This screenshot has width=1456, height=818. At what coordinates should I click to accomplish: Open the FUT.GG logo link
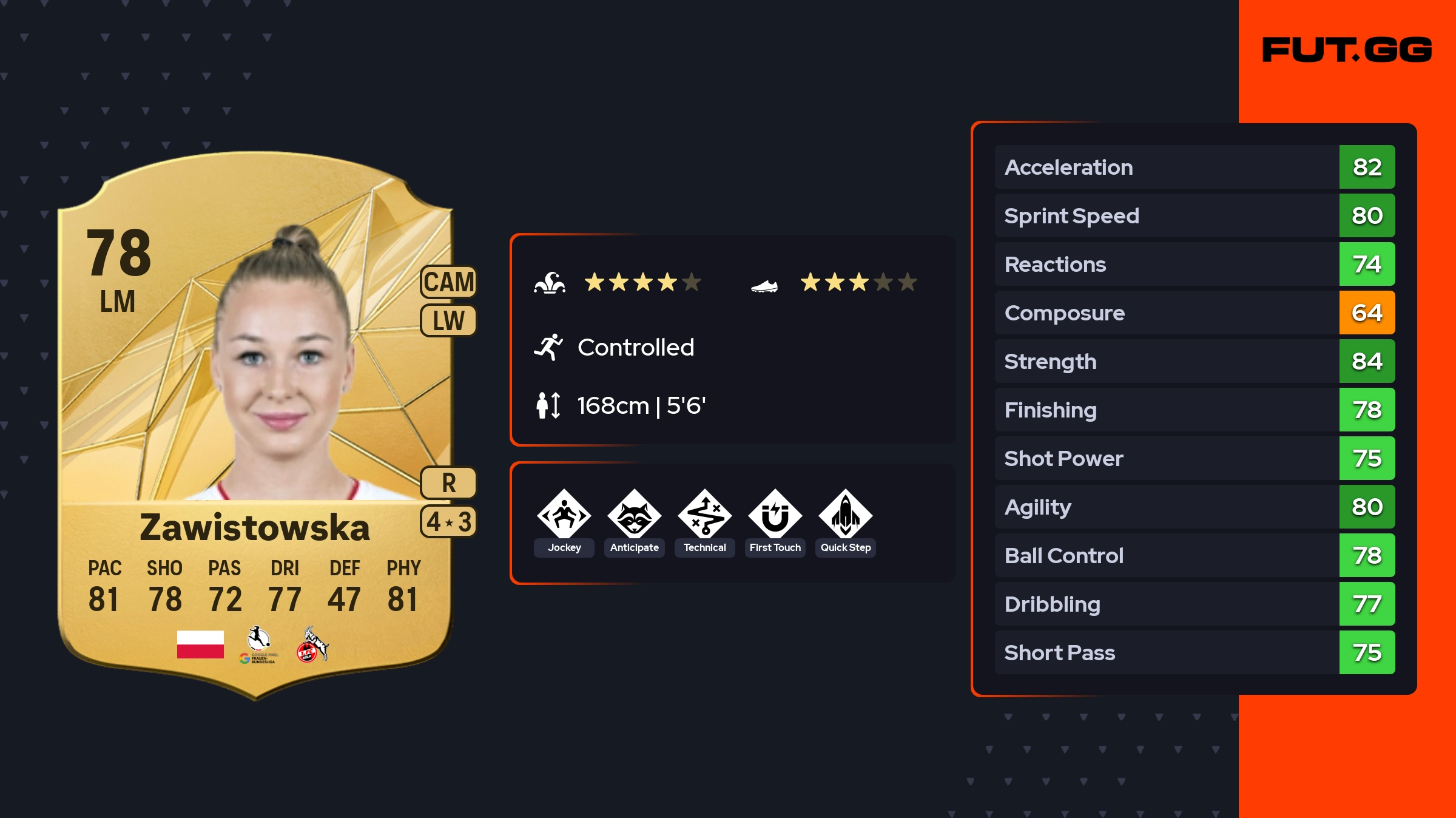[x=1347, y=50]
